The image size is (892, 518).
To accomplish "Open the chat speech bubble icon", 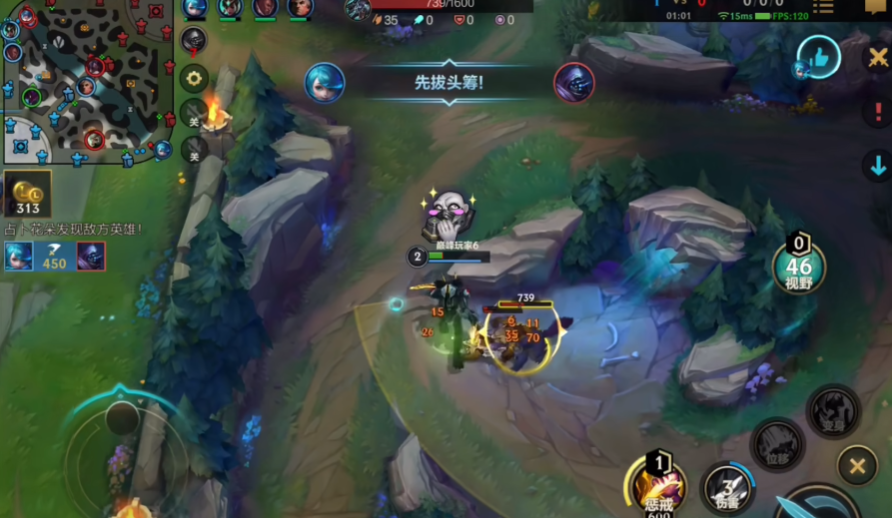I will [877, 6].
